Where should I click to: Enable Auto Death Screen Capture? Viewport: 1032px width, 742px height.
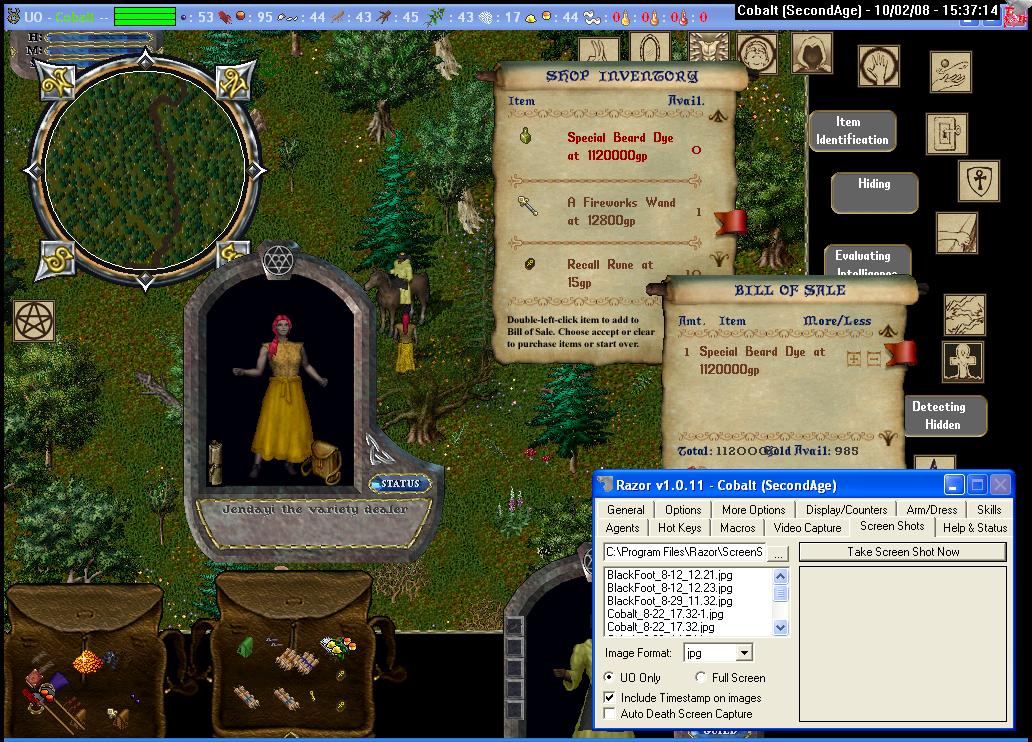[611, 714]
